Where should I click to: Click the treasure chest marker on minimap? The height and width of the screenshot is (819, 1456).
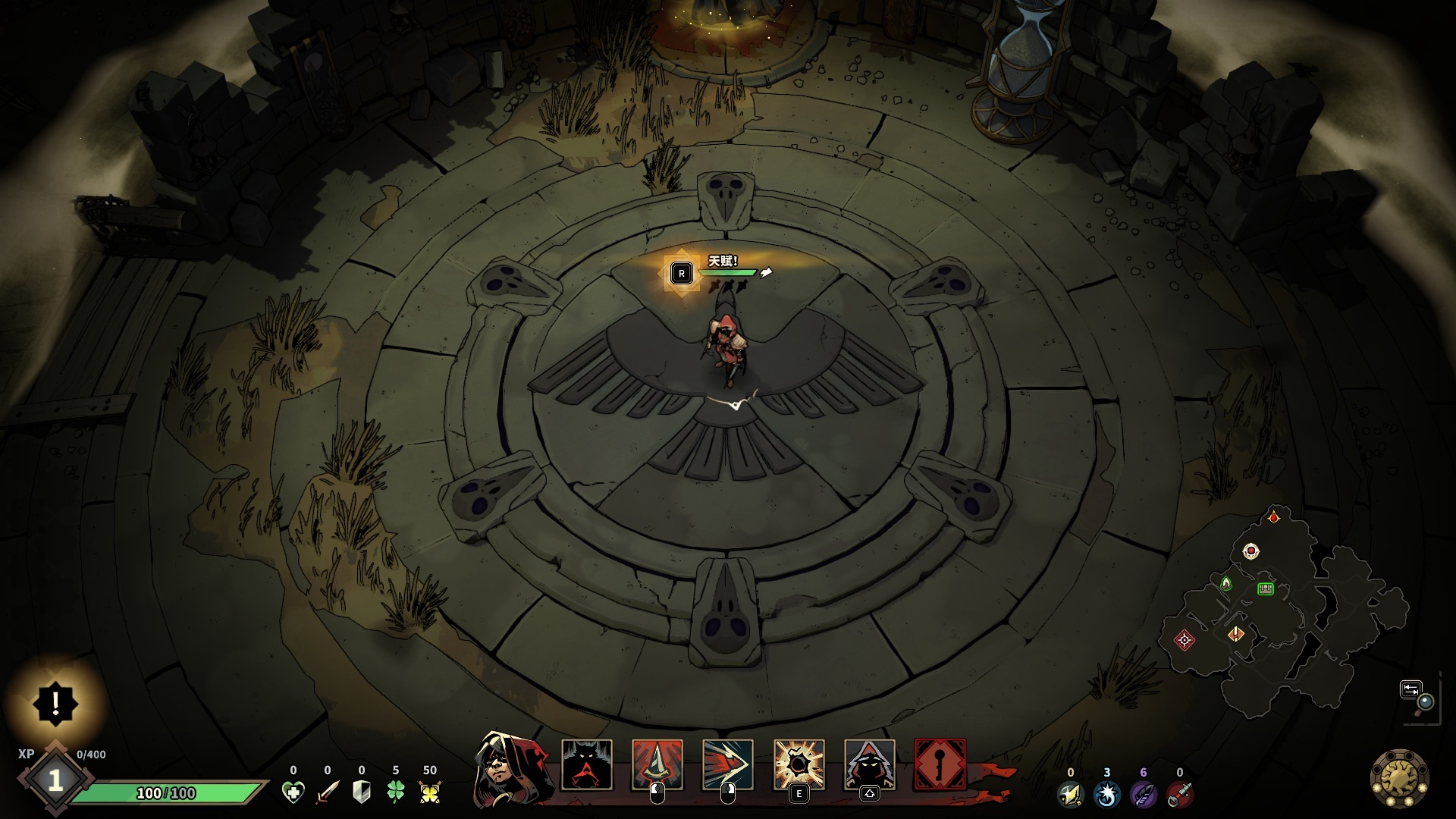[1265, 588]
